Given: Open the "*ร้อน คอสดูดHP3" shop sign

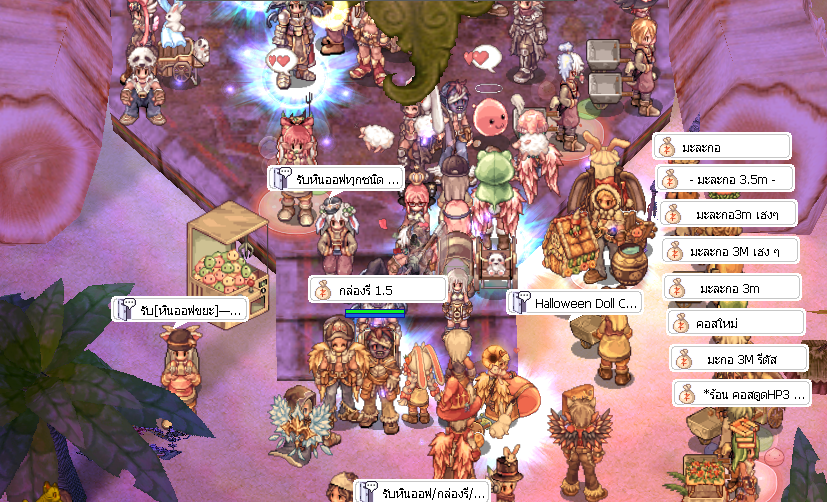Looking at the screenshot, I should pos(741,393).
